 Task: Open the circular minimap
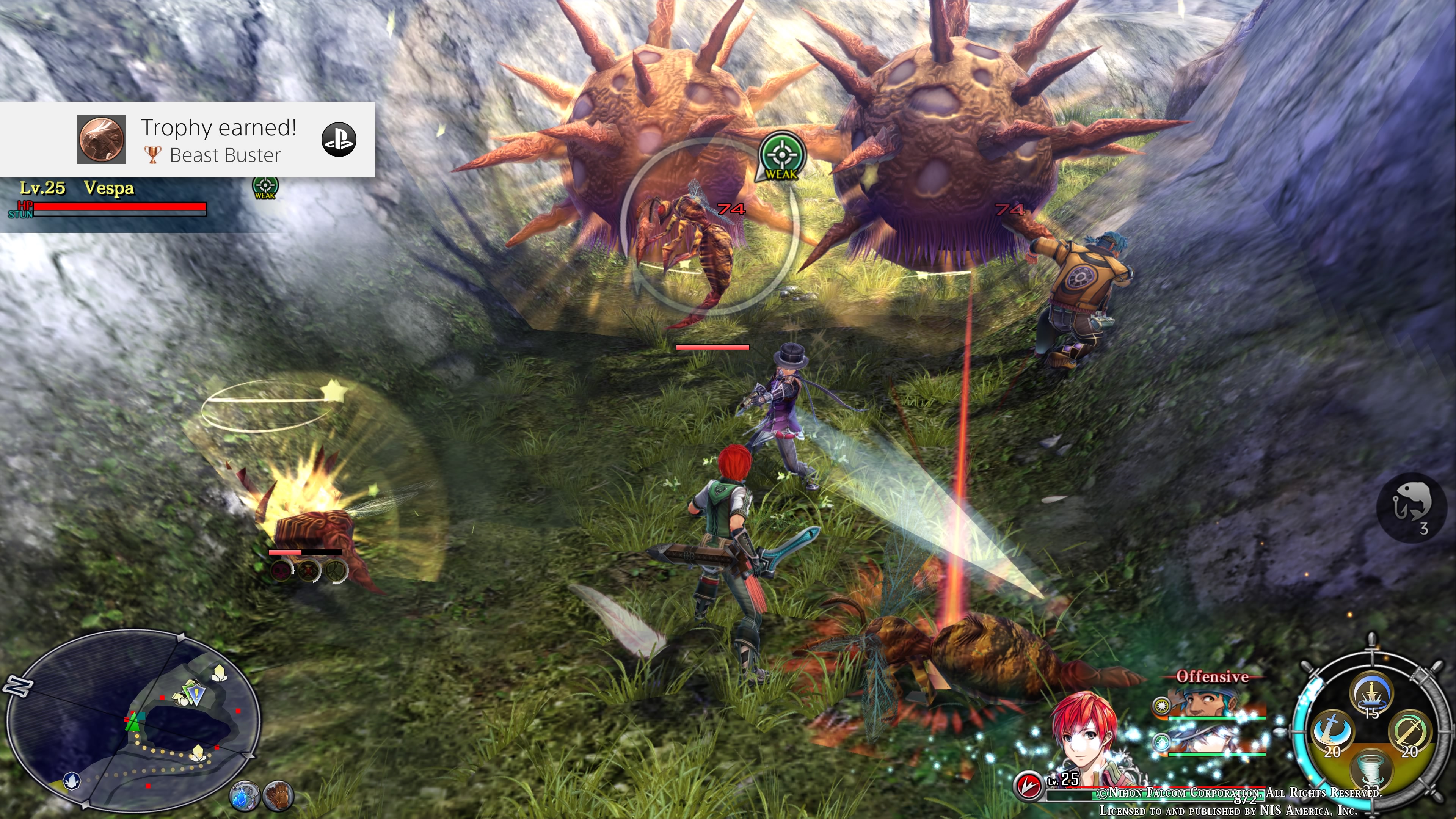(x=133, y=721)
